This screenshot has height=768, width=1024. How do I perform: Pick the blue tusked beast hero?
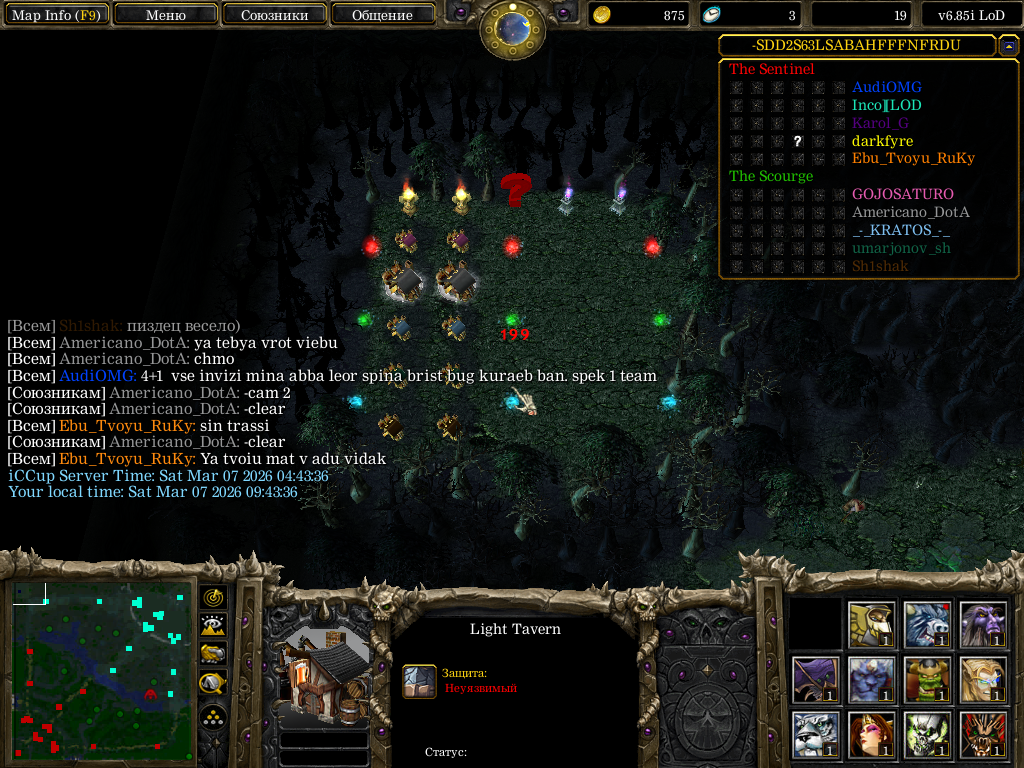pos(927,625)
